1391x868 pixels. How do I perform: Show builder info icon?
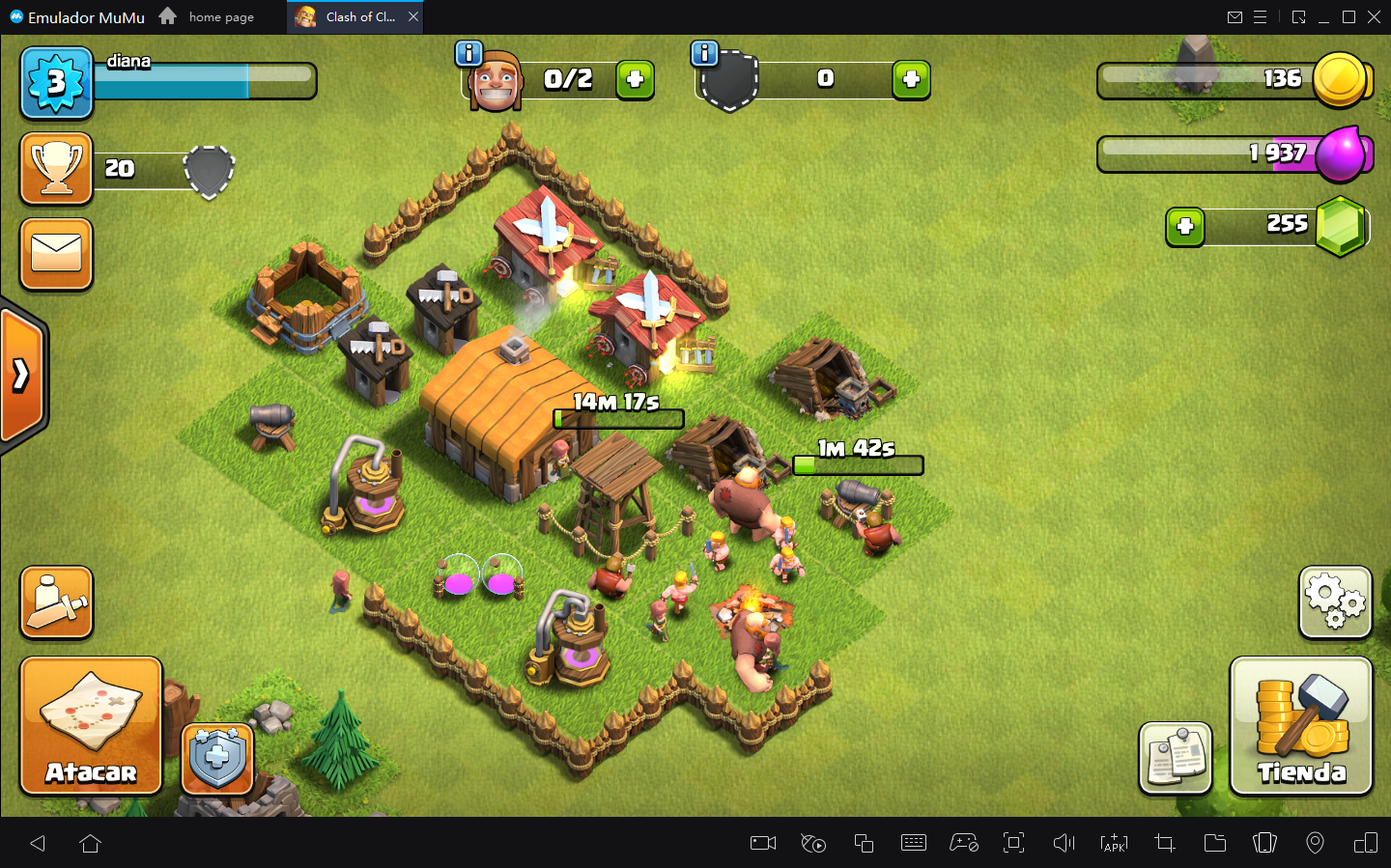[x=468, y=54]
